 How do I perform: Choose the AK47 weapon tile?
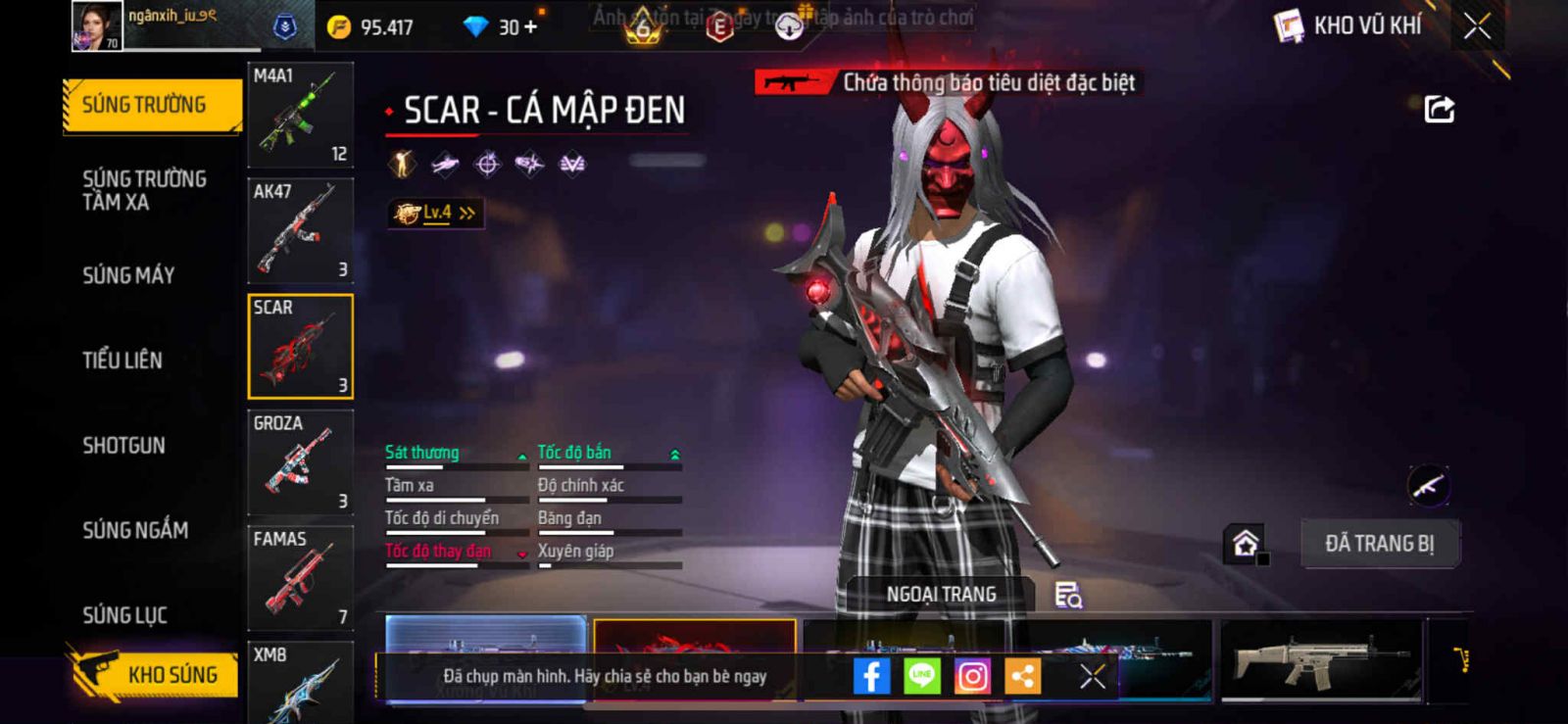coord(300,231)
